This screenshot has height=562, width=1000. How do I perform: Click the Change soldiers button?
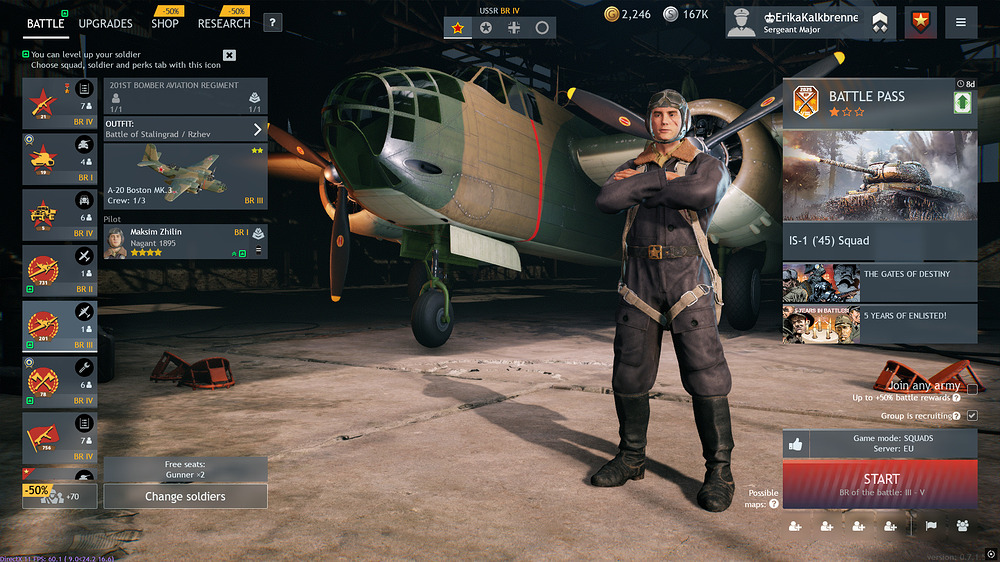click(x=185, y=496)
